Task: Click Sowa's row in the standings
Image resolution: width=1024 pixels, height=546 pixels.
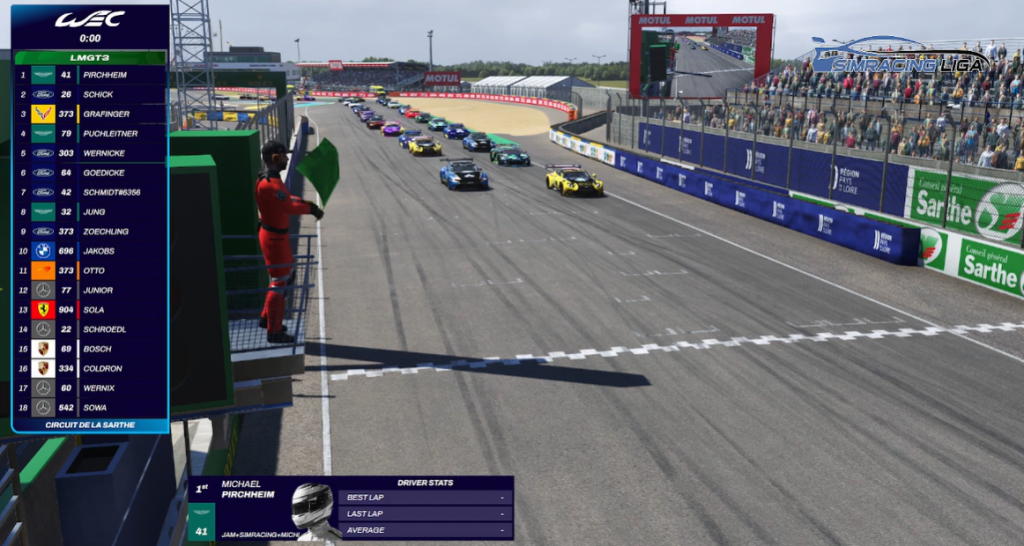Action: (x=90, y=407)
